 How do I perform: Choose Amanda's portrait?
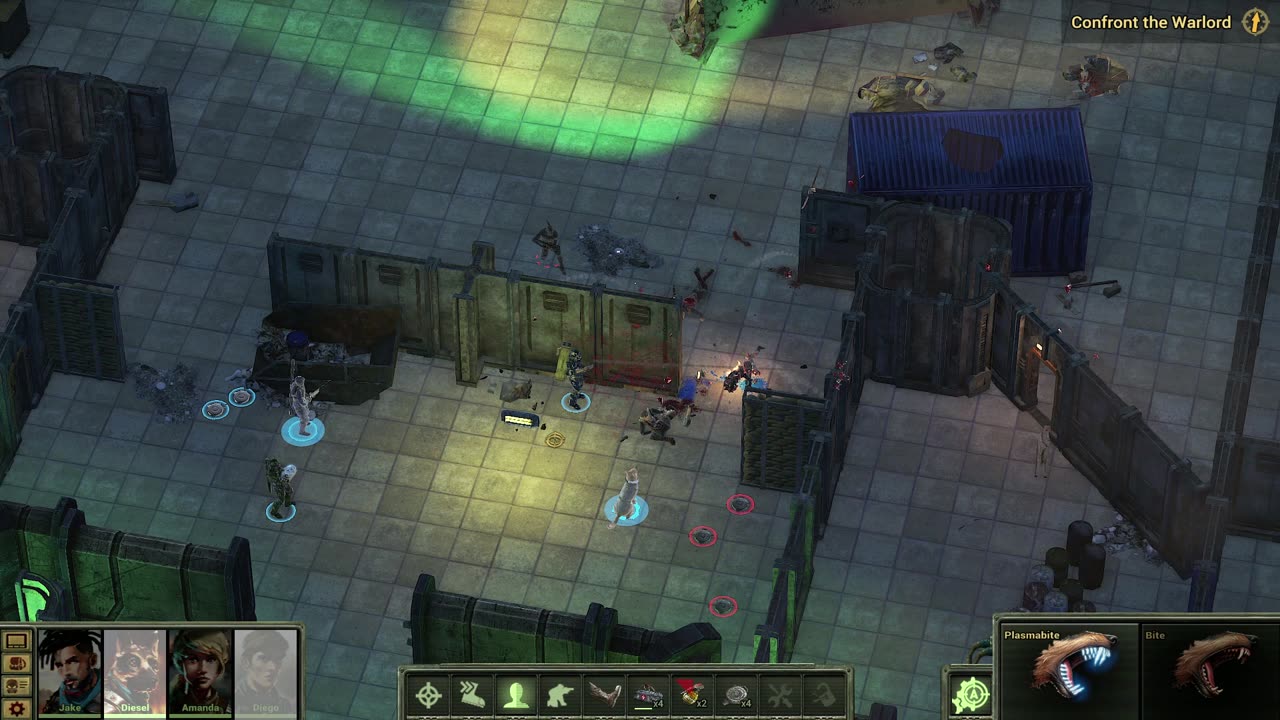click(201, 669)
